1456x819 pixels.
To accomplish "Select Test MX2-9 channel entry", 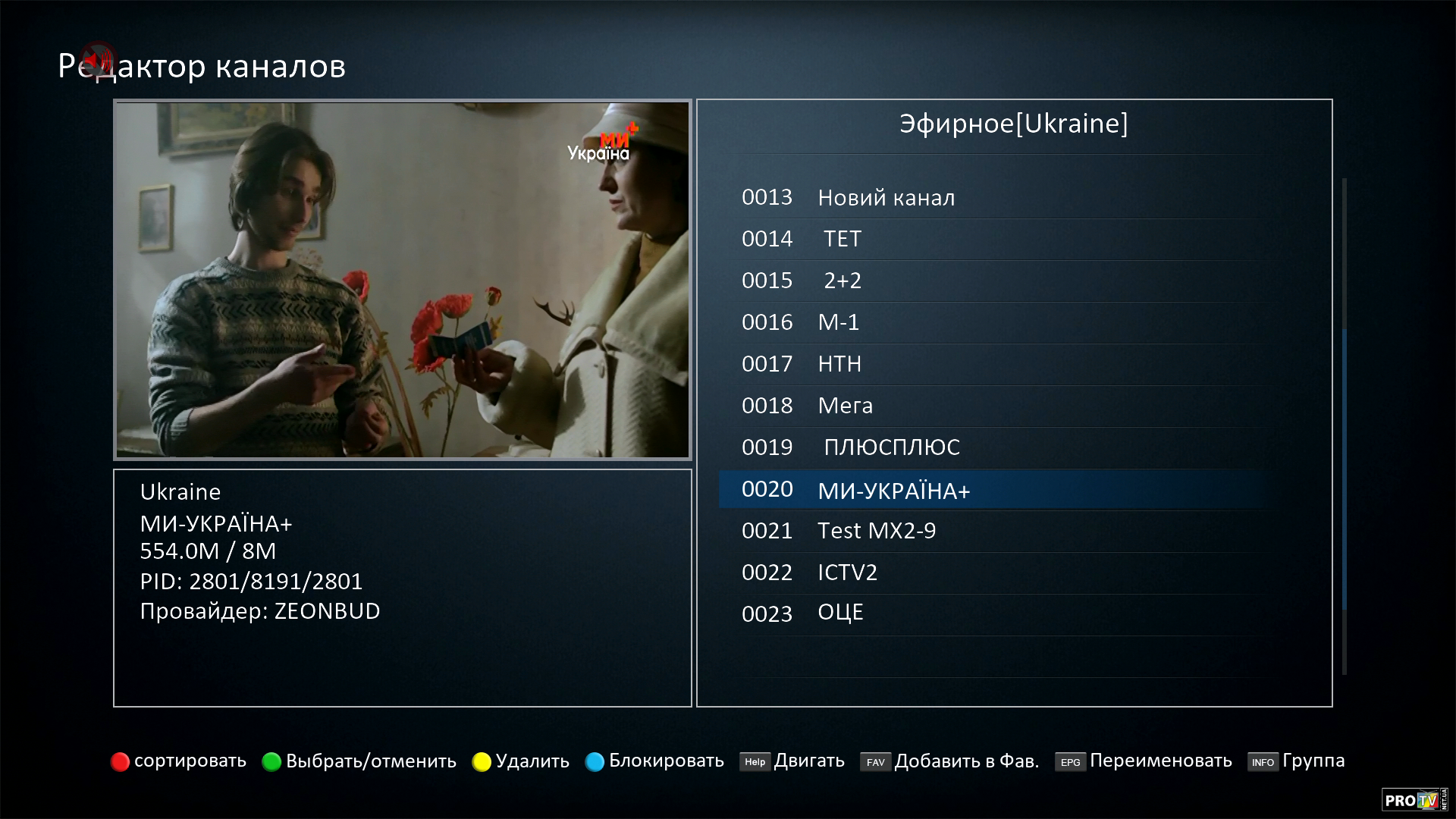I will pyautogui.click(x=876, y=532).
